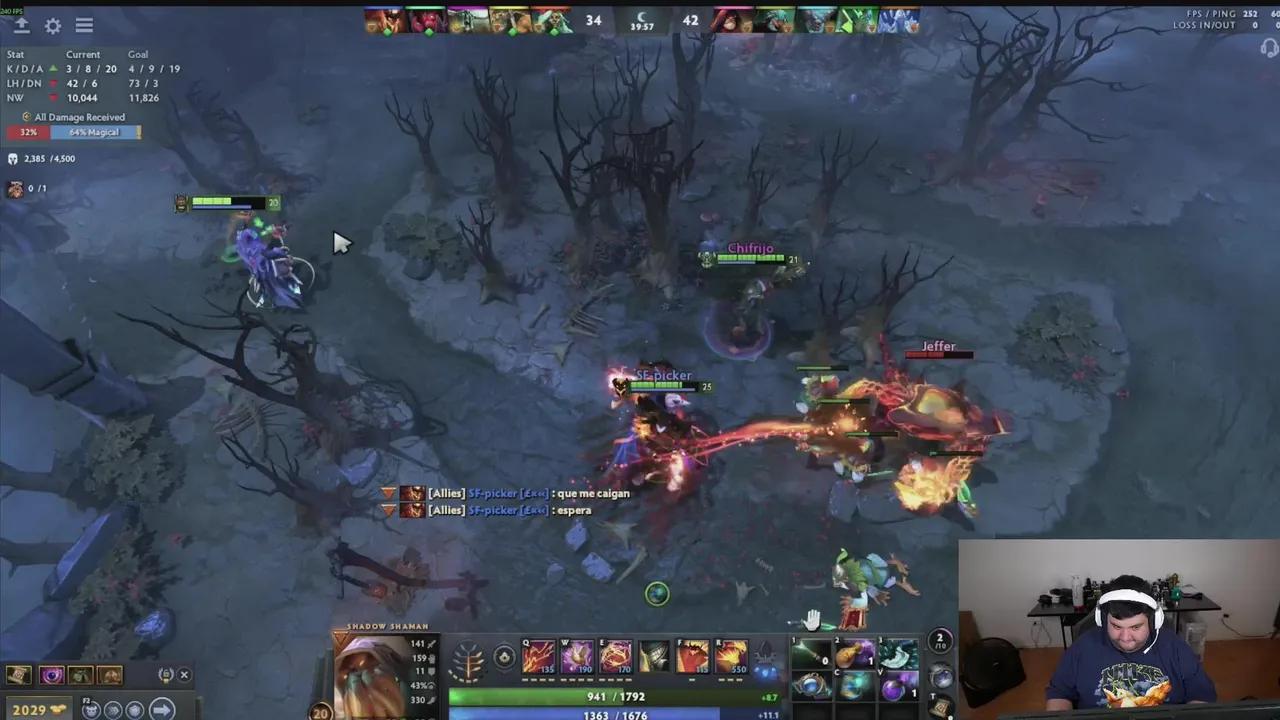Toggle the courier speed burst ability

tap(113, 709)
